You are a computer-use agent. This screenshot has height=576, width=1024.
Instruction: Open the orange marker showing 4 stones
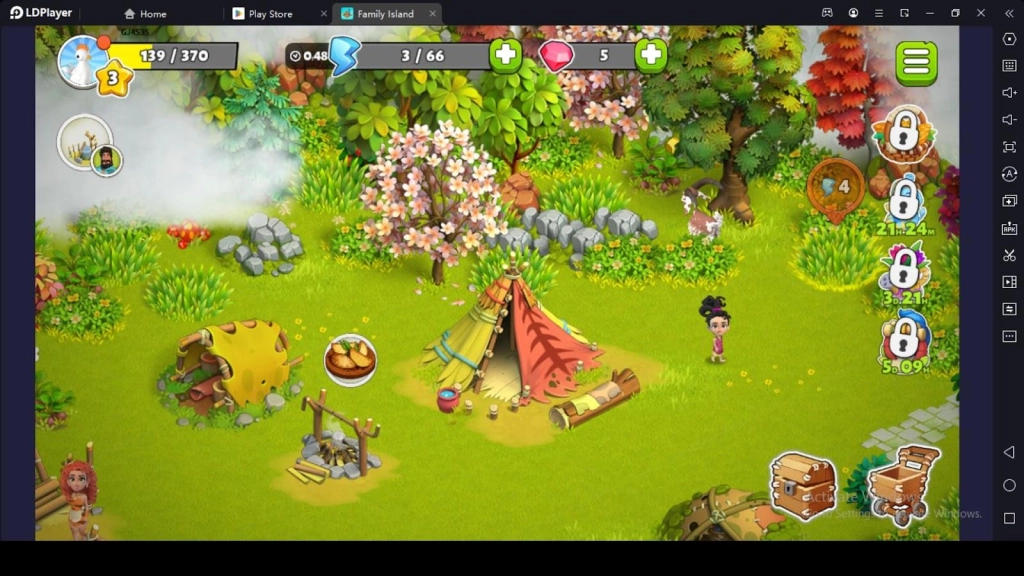[836, 187]
